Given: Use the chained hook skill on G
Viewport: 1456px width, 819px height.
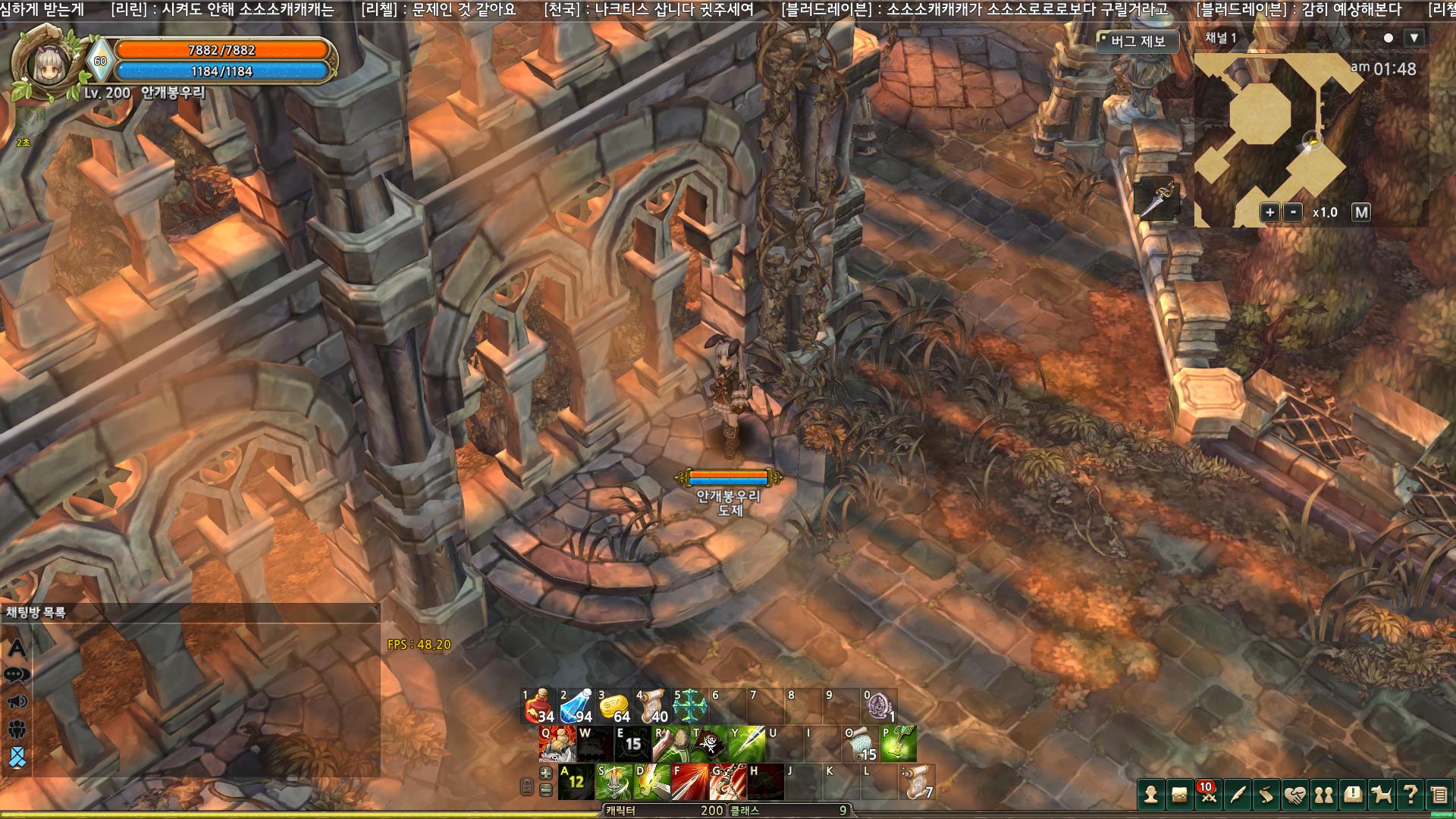Looking at the screenshot, I should pyautogui.click(x=728, y=782).
